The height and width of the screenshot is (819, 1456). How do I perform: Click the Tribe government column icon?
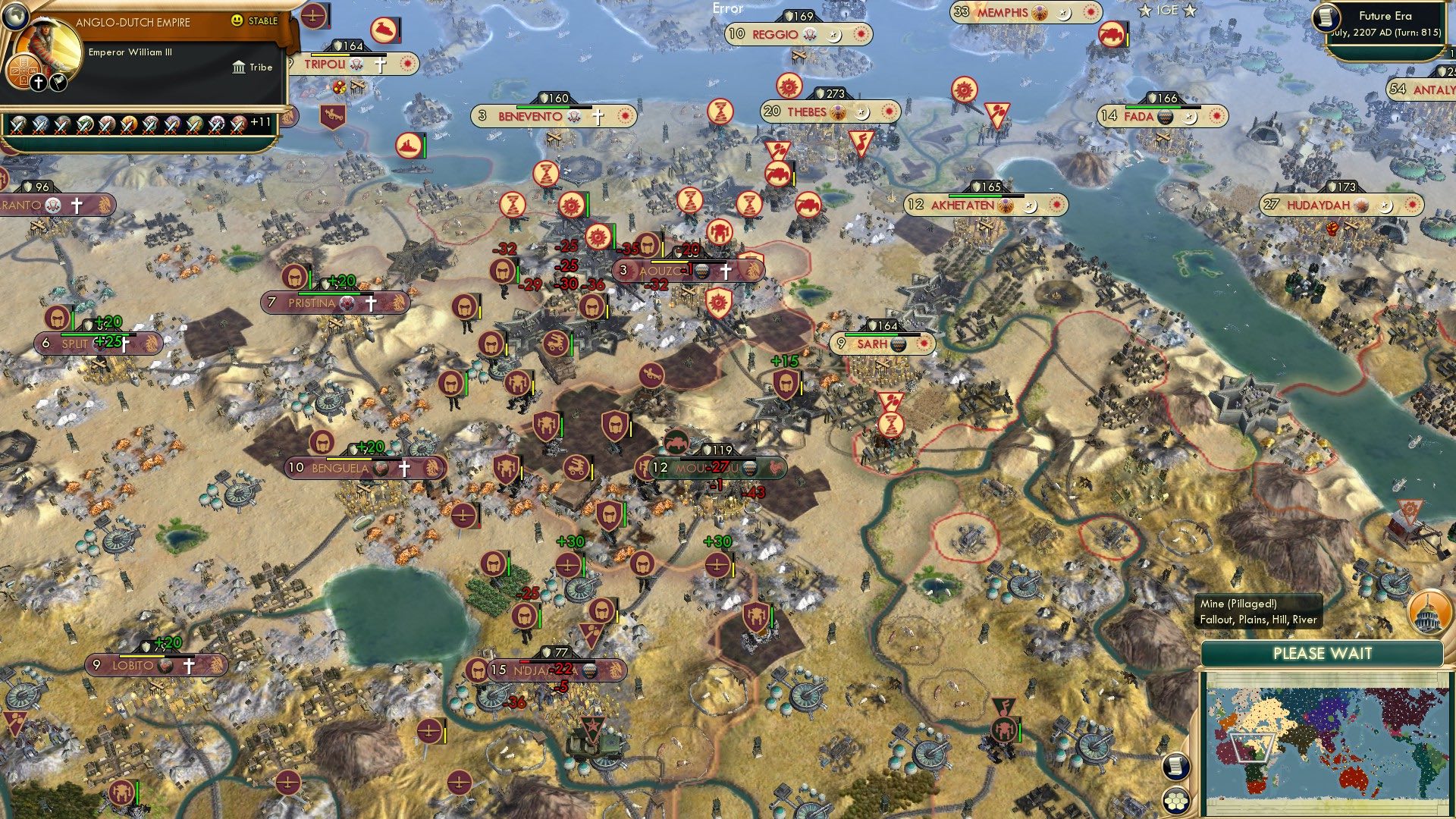coord(240,67)
